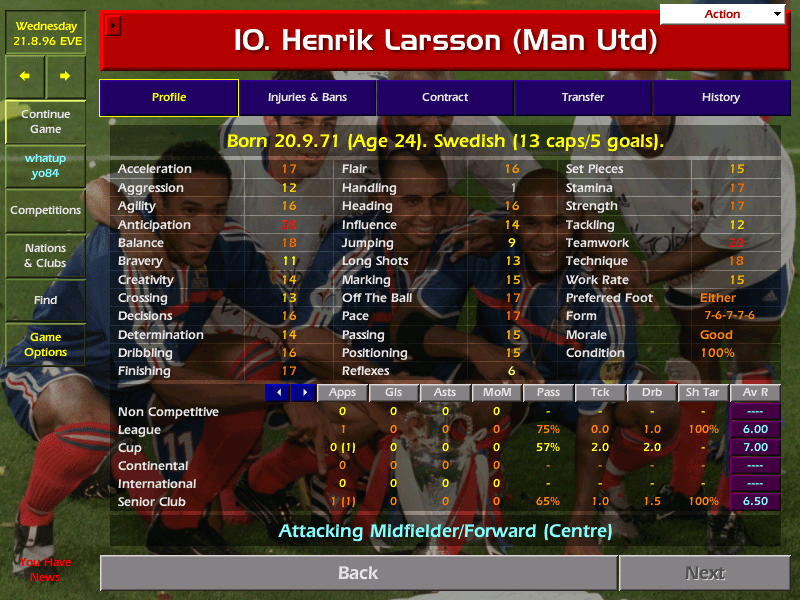
Task: Select the whatup yo84 manager button
Action: coord(45,166)
